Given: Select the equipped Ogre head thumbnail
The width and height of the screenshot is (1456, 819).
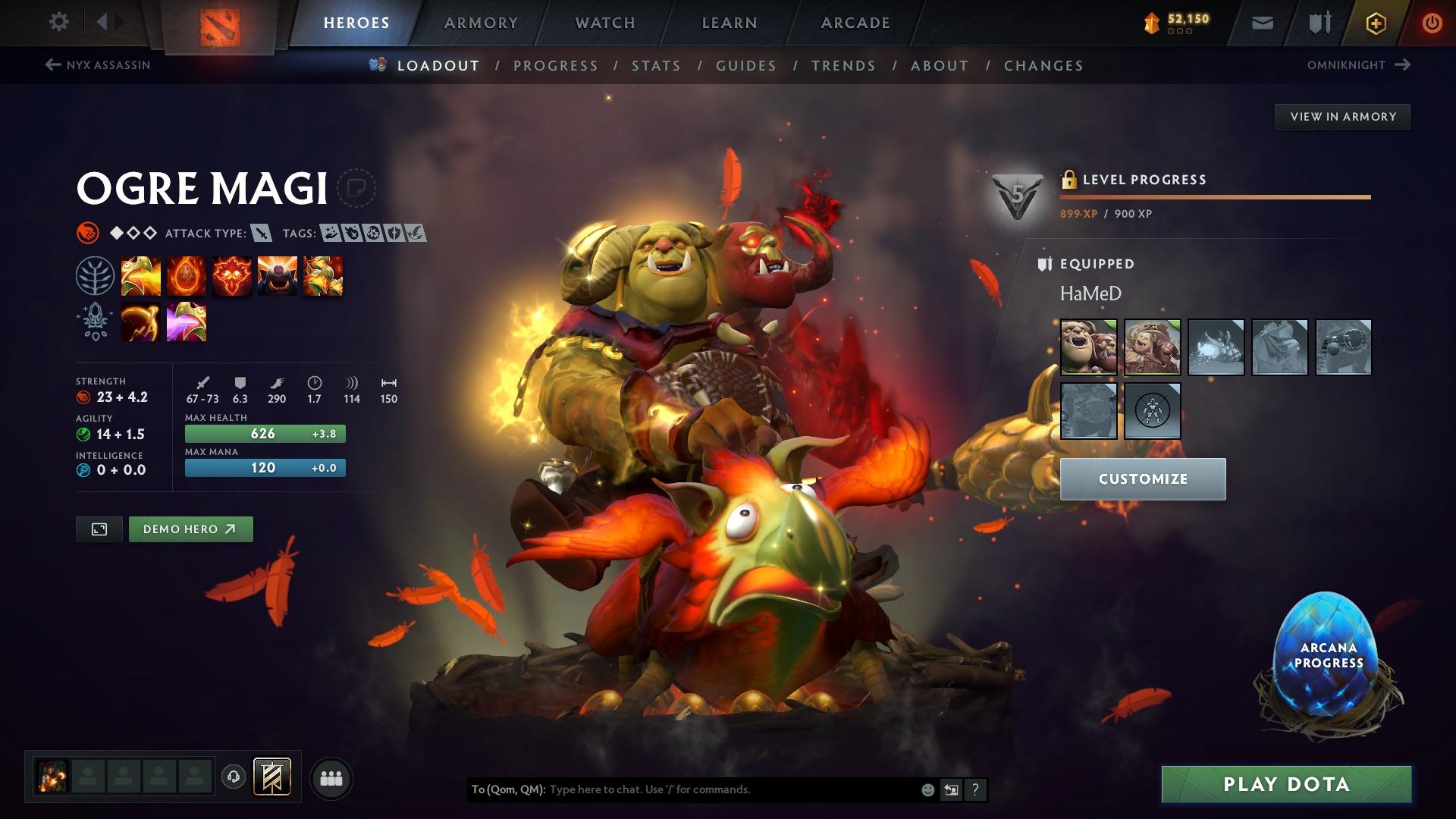Looking at the screenshot, I should (1088, 347).
